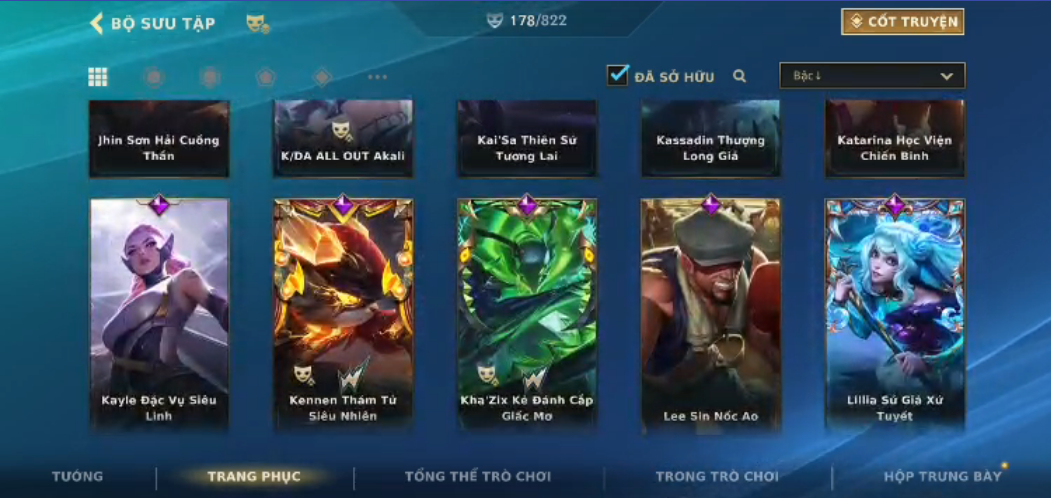The height and width of the screenshot is (498, 1051).
Task: Toggle the Đã Sở Hữu checkbox
Action: (618, 75)
